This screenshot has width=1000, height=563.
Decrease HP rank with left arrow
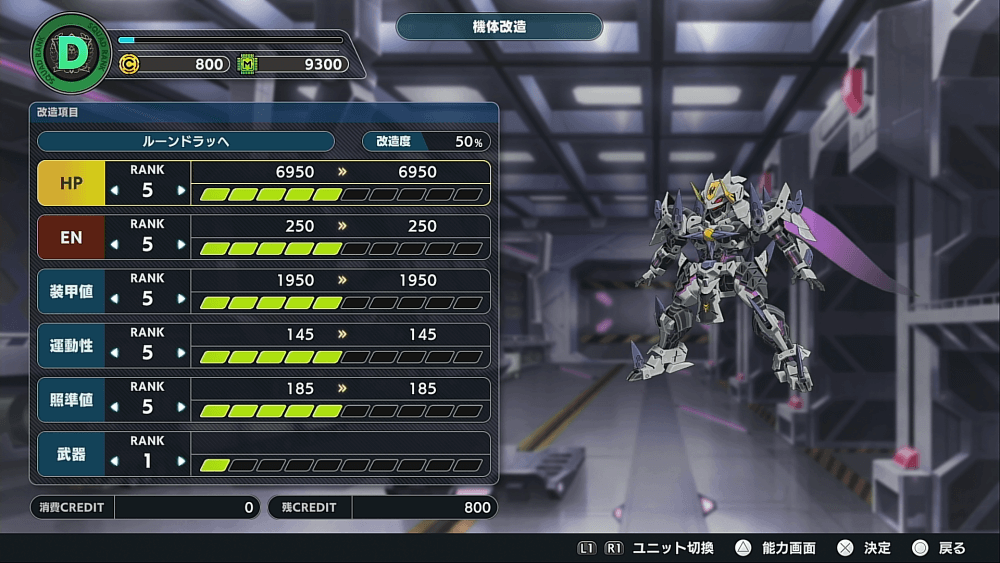114,190
